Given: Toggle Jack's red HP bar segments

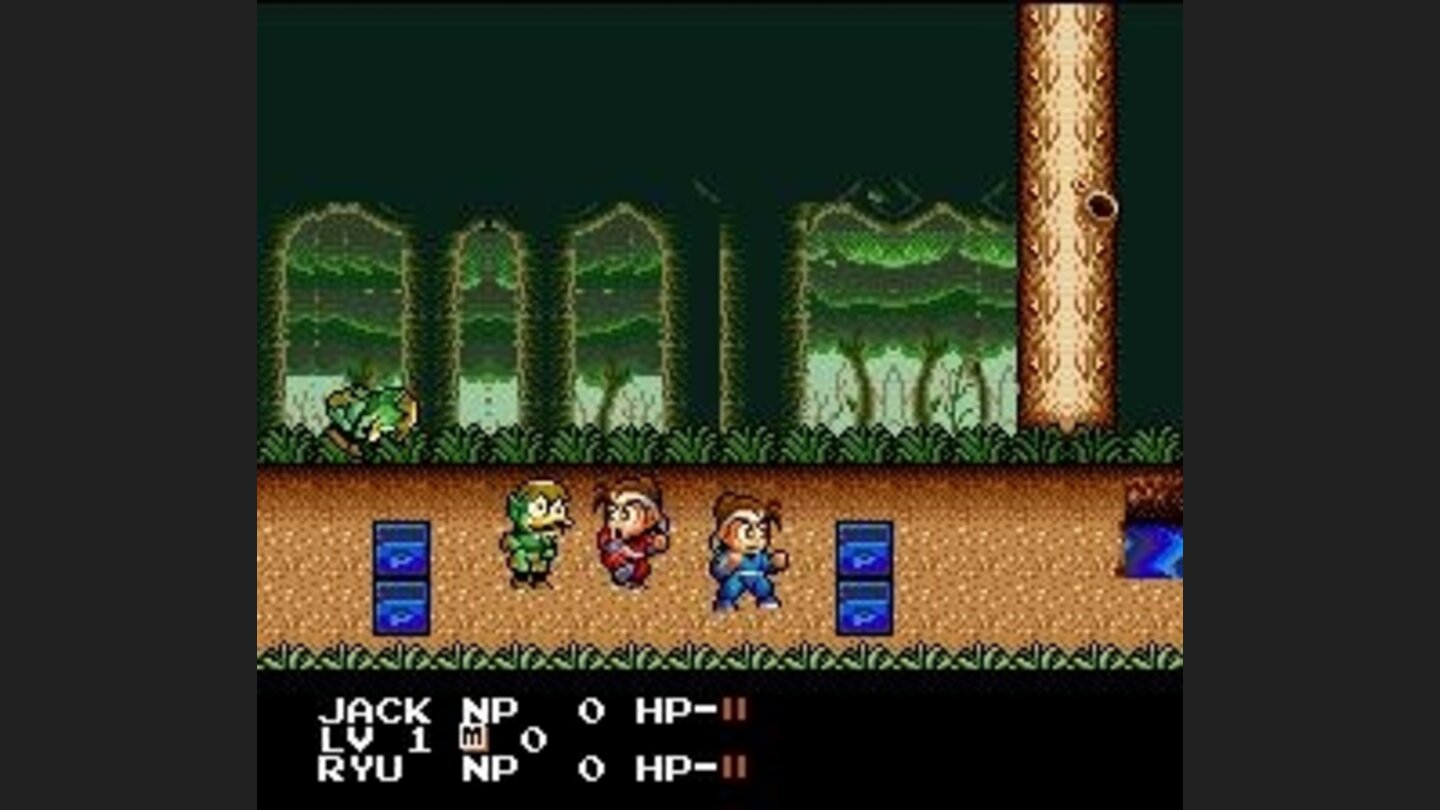Looking at the screenshot, I should click(731, 710).
